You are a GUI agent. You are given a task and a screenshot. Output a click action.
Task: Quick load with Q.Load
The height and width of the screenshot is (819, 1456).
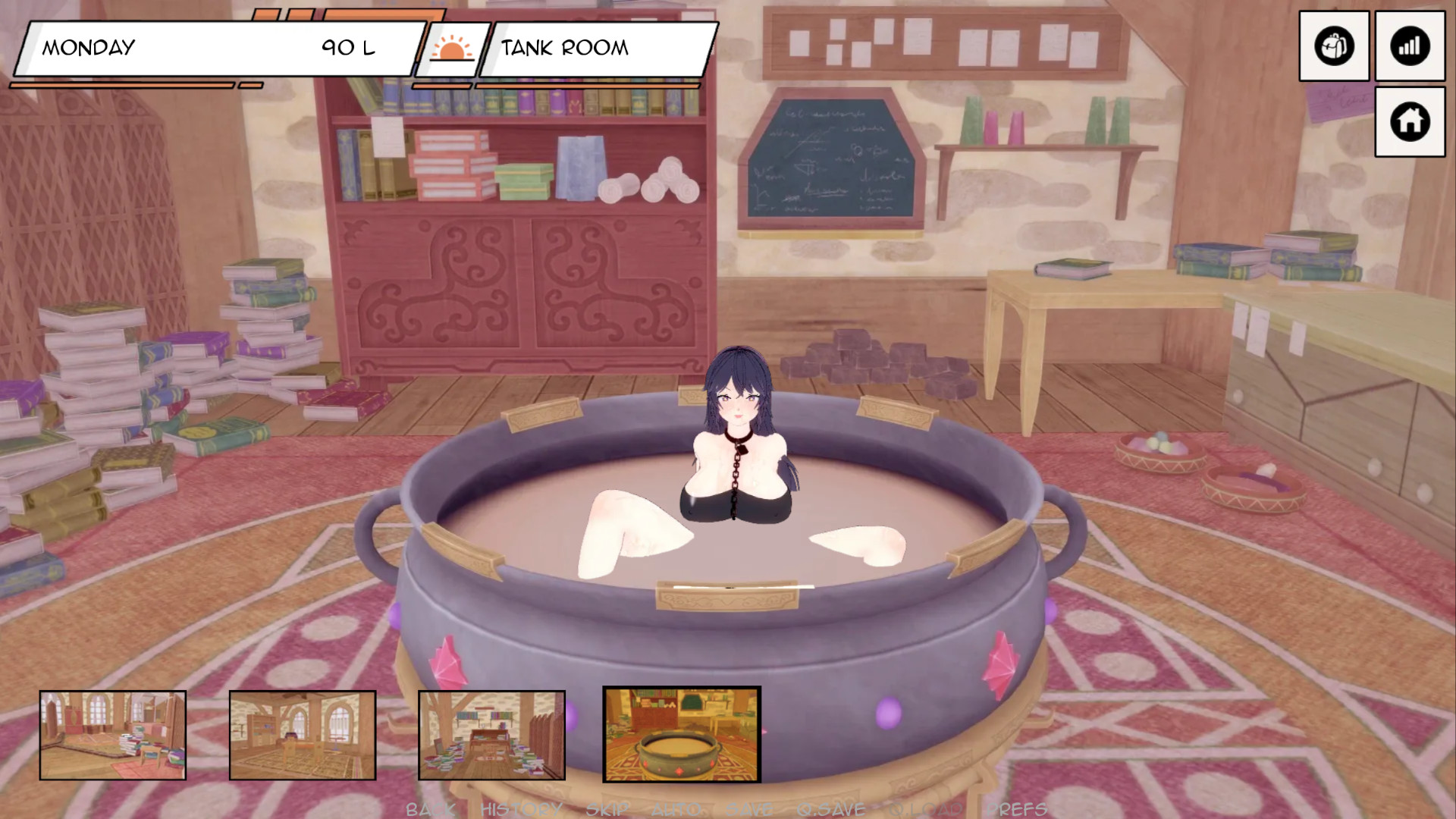[927, 809]
